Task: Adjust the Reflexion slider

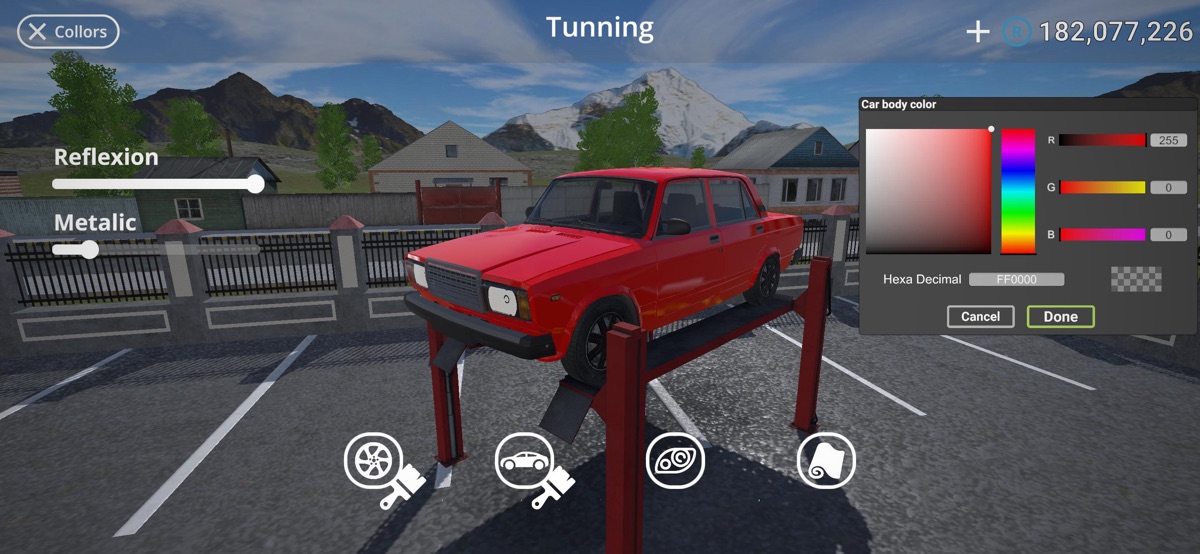Action: [x=256, y=184]
